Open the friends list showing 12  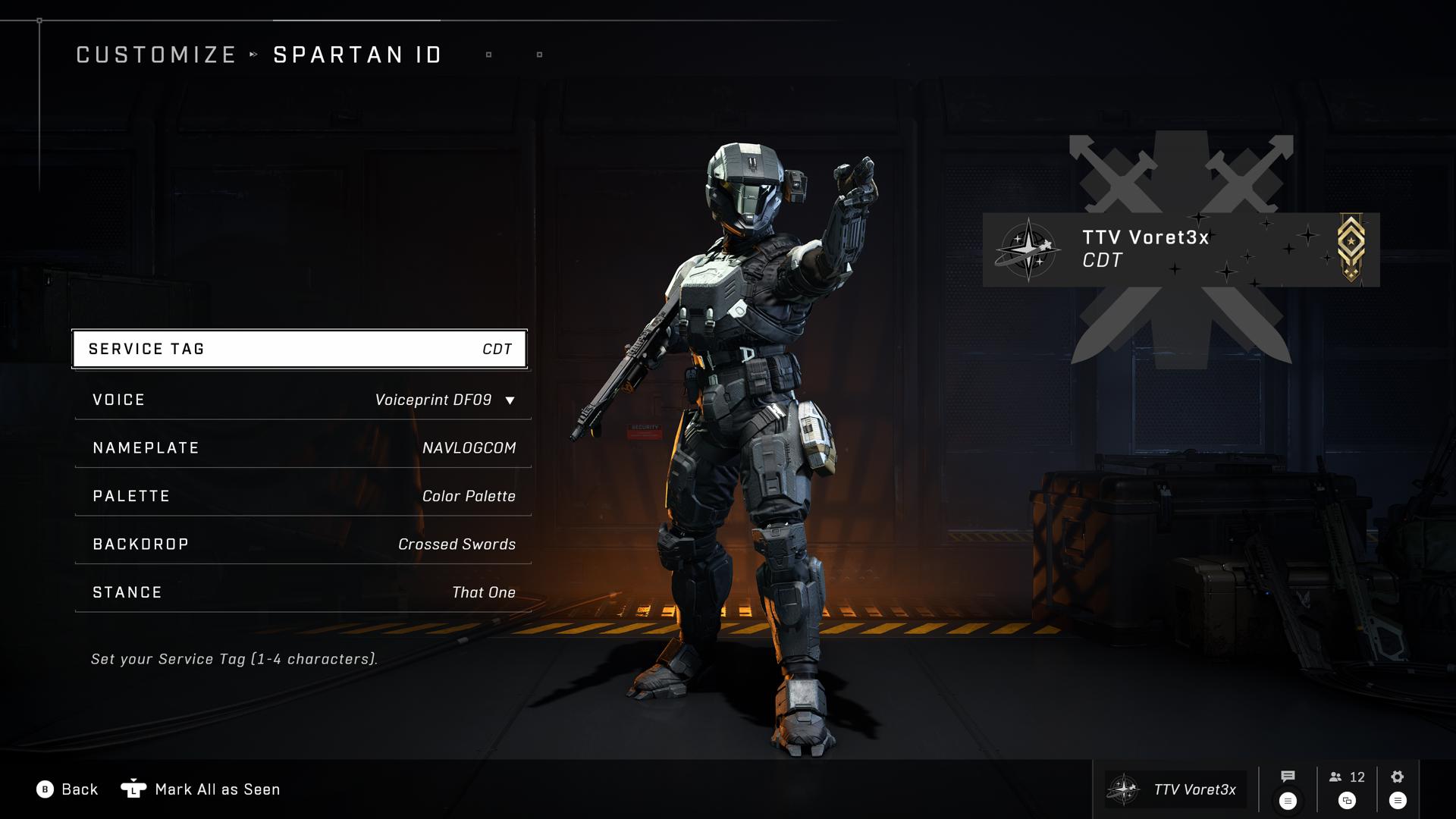[1347, 777]
